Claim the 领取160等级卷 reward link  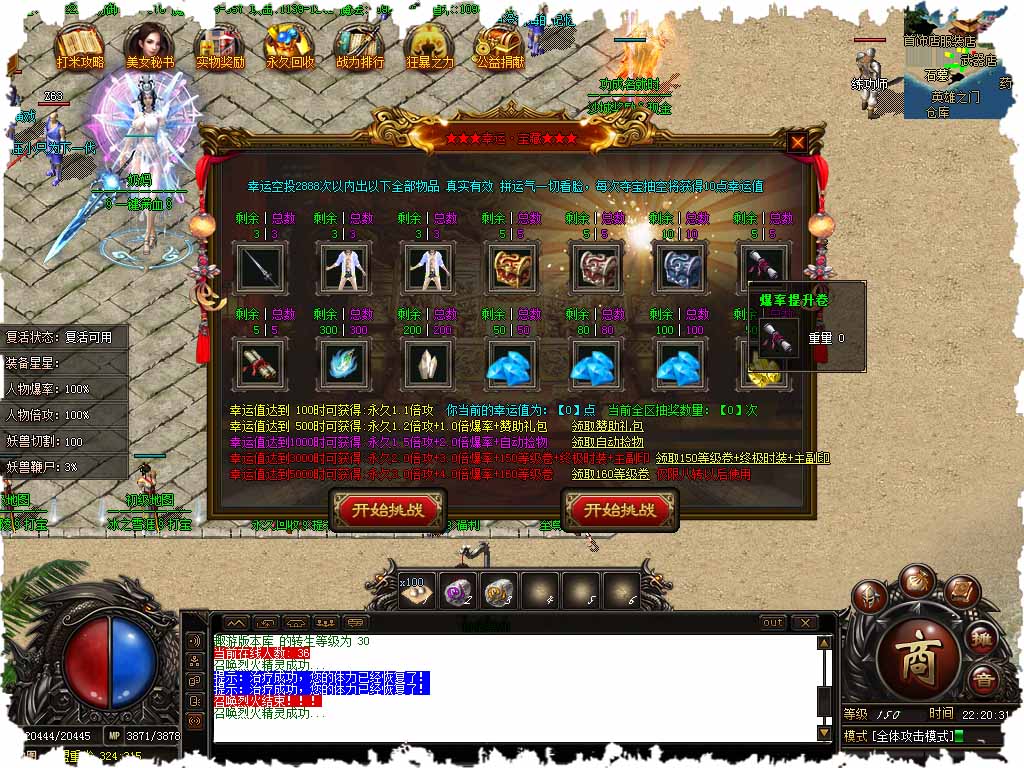coord(610,474)
